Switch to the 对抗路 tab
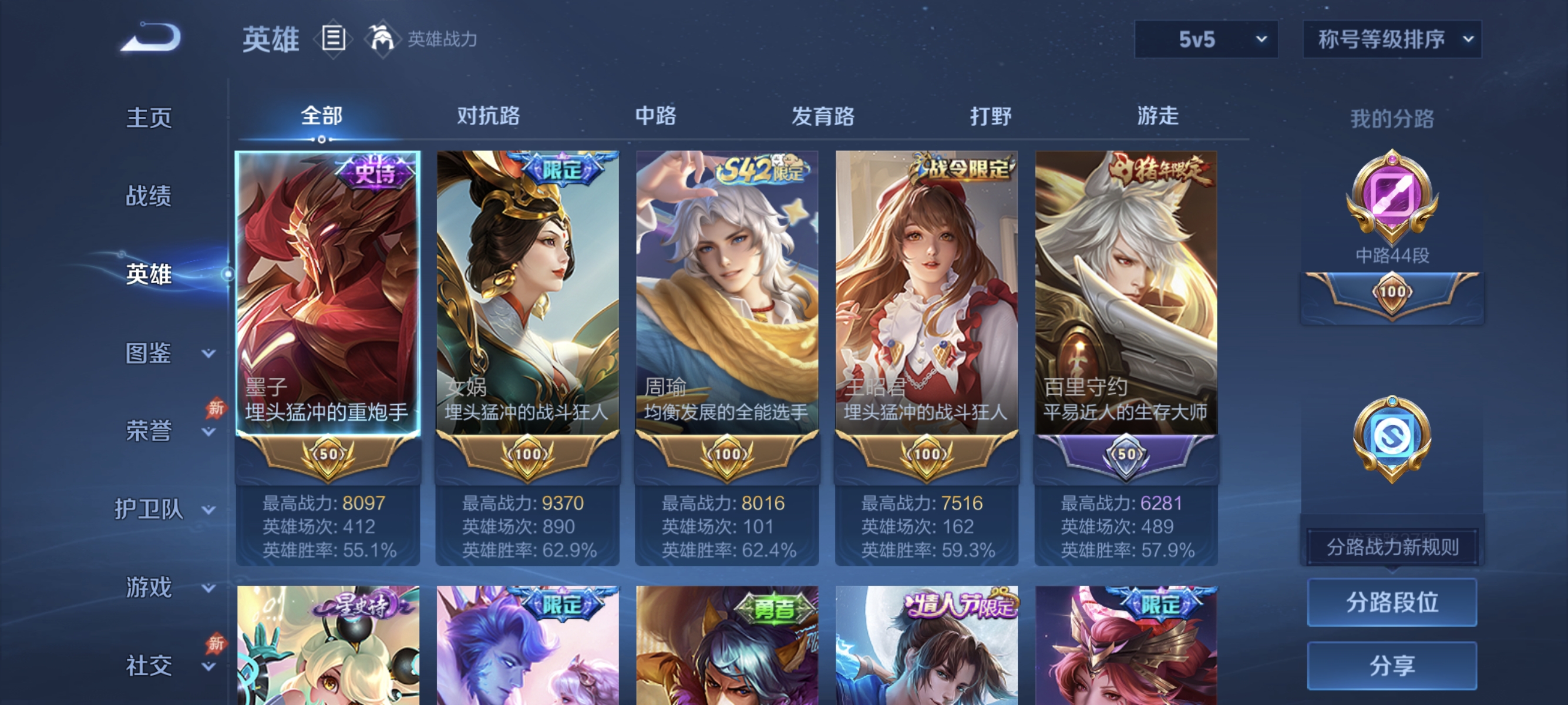1568x705 pixels. pyautogui.click(x=488, y=116)
